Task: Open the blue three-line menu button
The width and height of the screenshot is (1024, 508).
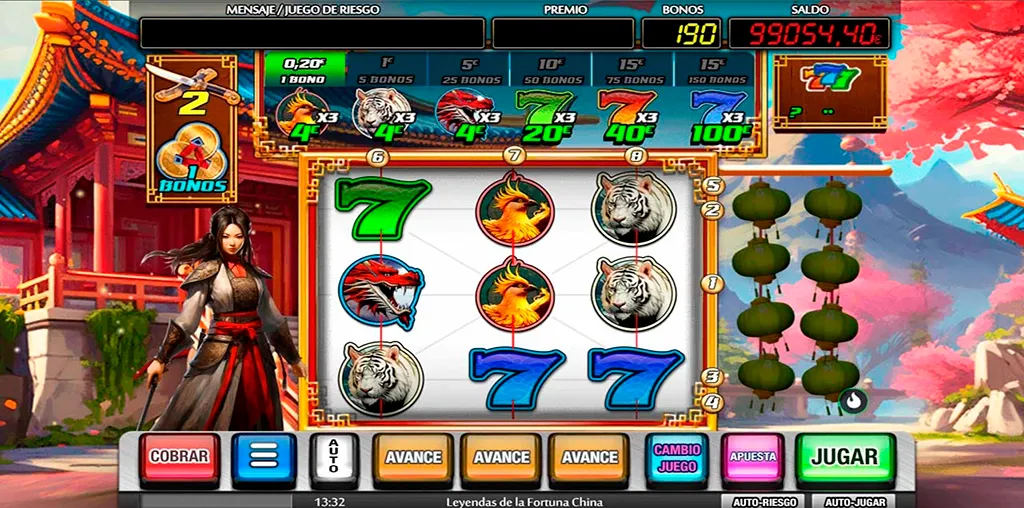Action: (x=264, y=457)
